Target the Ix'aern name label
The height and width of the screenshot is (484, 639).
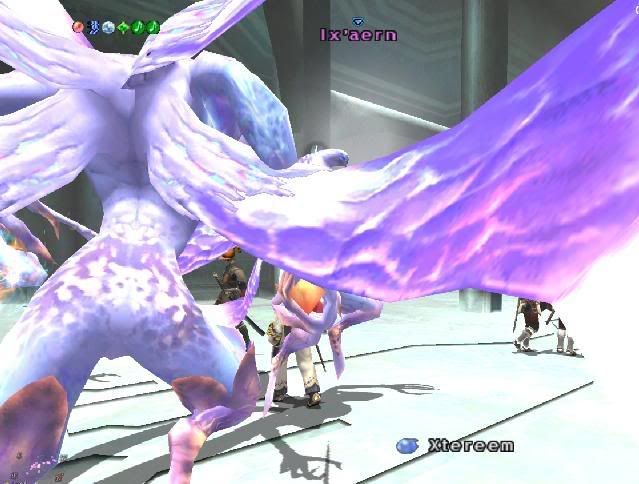pyautogui.click(x=358, y=35)
